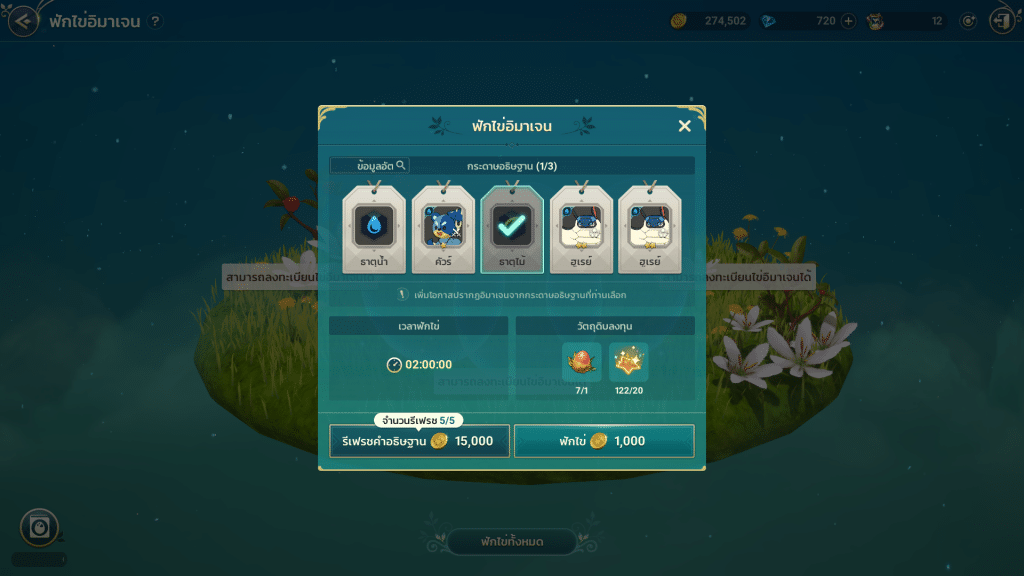Inspect the strawberry material icon
The image size is (1024, 576).
tap(581, 362)
